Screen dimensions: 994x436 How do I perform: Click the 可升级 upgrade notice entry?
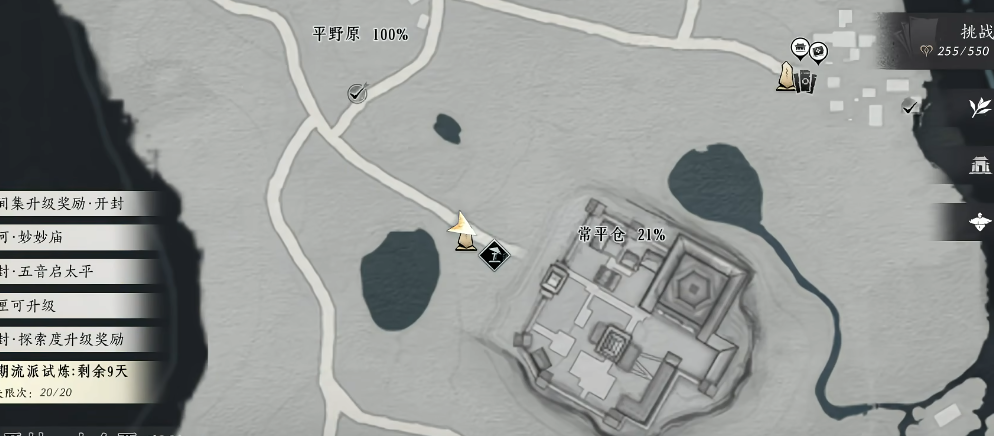tap(75, 306)
